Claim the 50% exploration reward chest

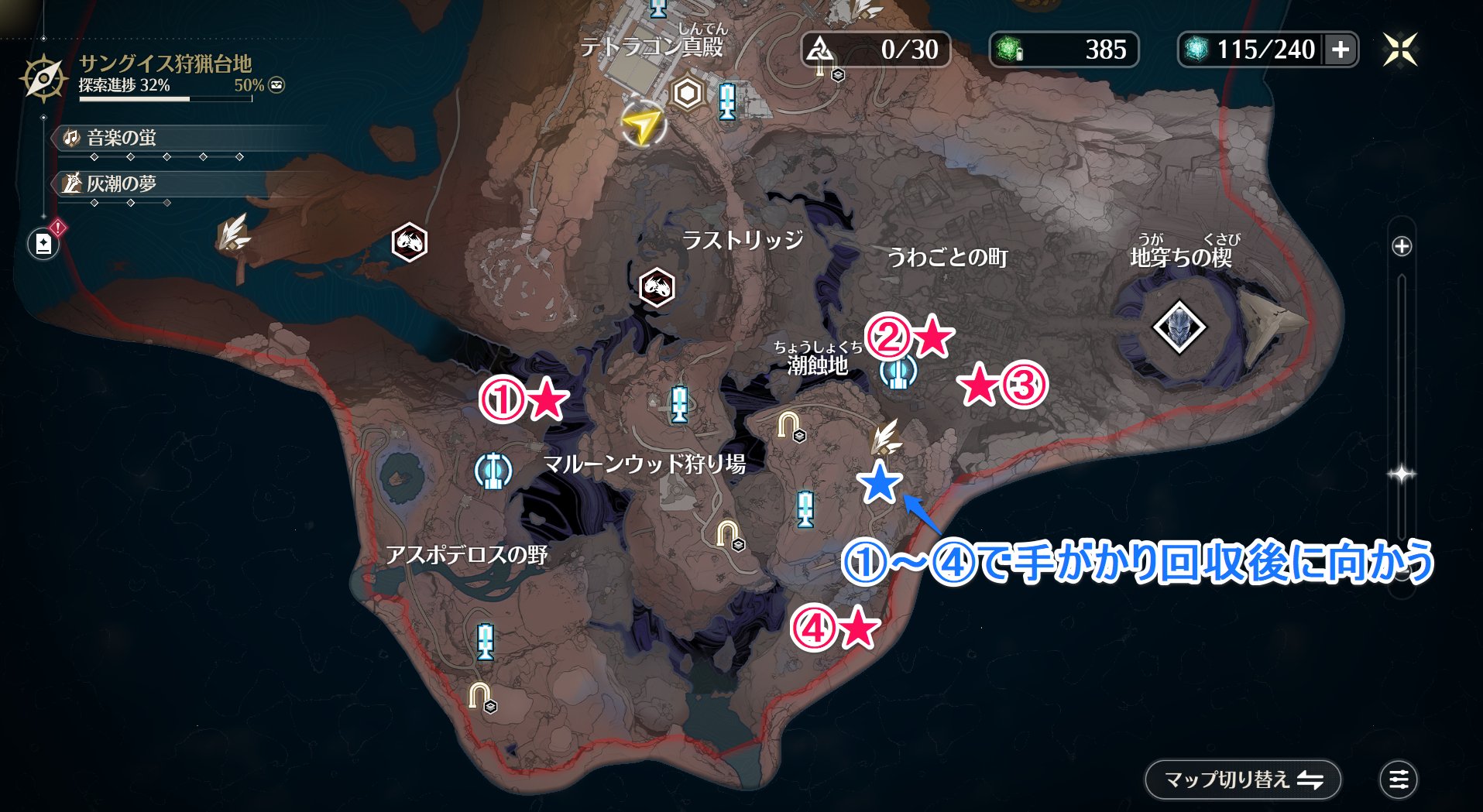pos(276,85)
